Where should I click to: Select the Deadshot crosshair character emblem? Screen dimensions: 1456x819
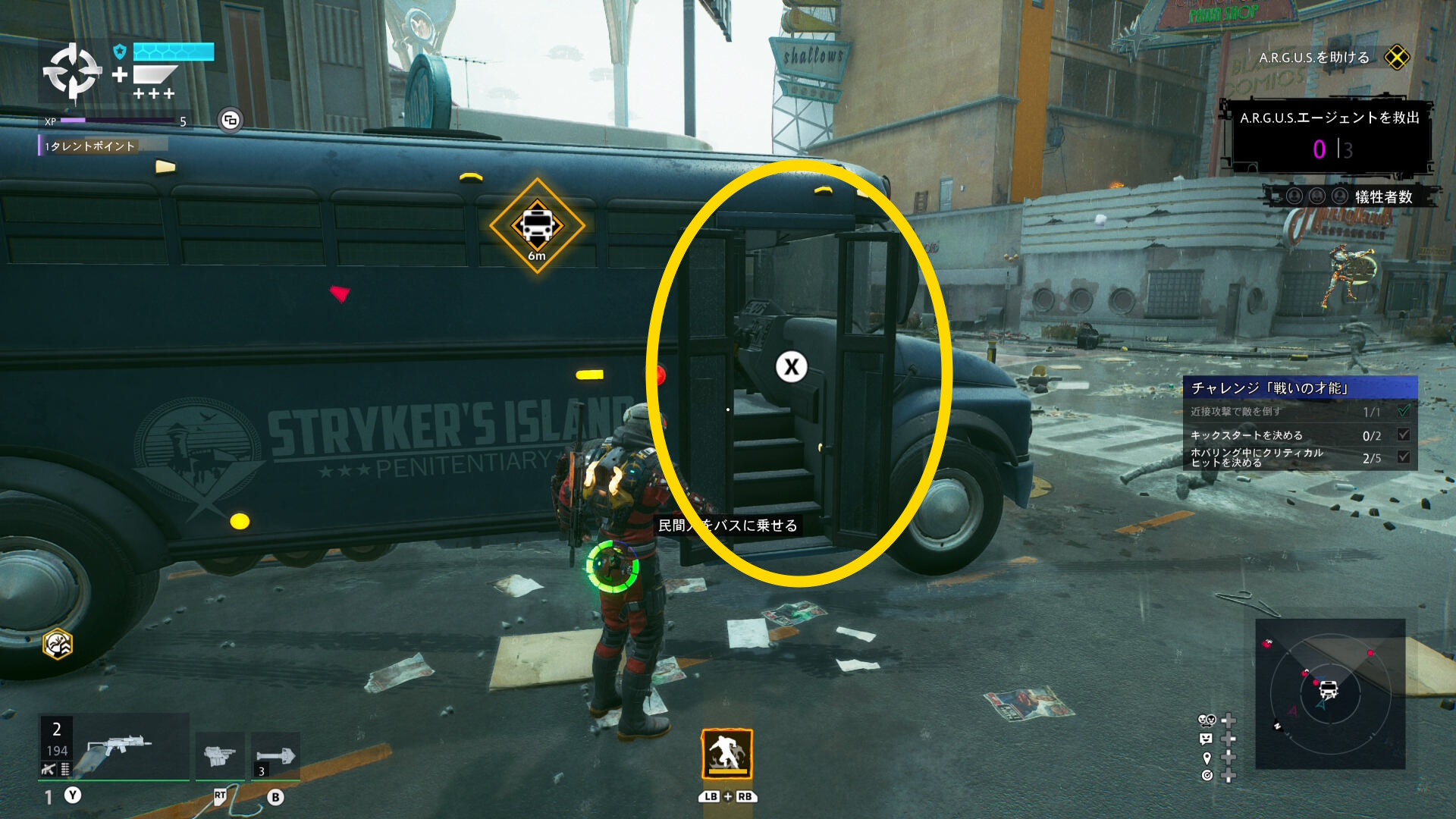click(72, 72)
